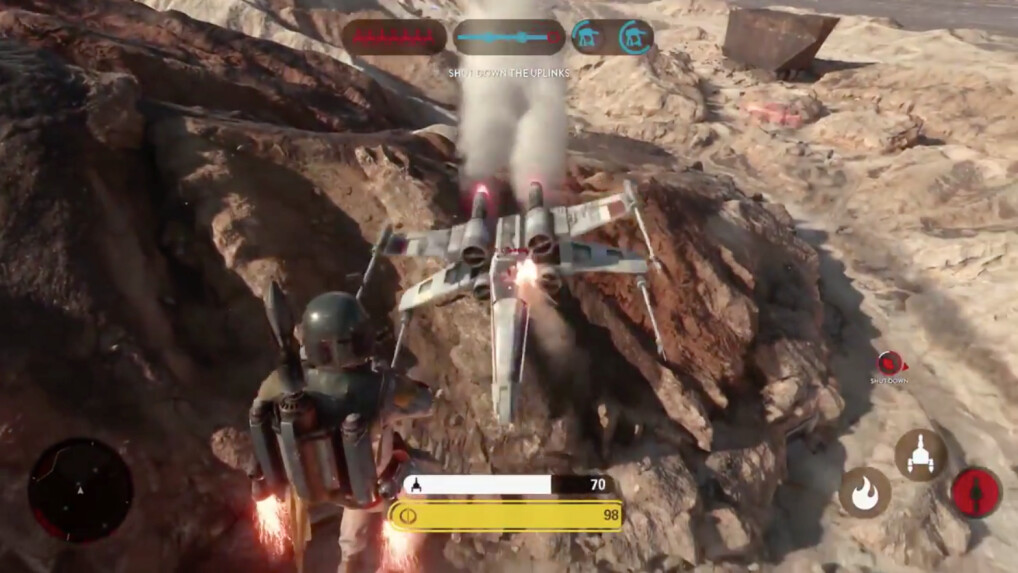Click the circular radar minimap
The width and height of the screenshot is (1018, 573).
click(80, 489)
